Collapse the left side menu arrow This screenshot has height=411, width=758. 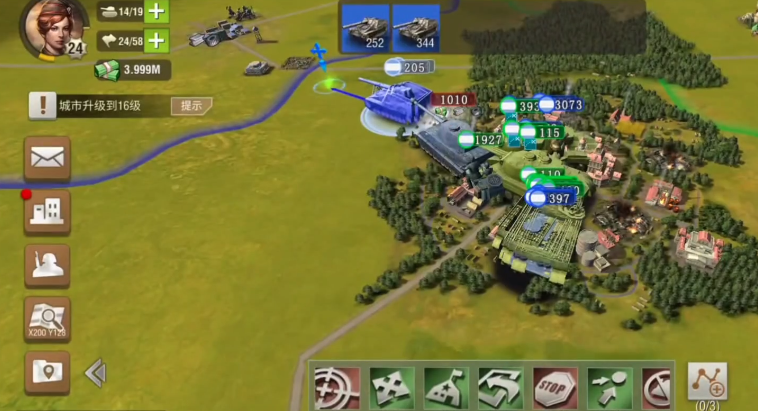[95, 373]
